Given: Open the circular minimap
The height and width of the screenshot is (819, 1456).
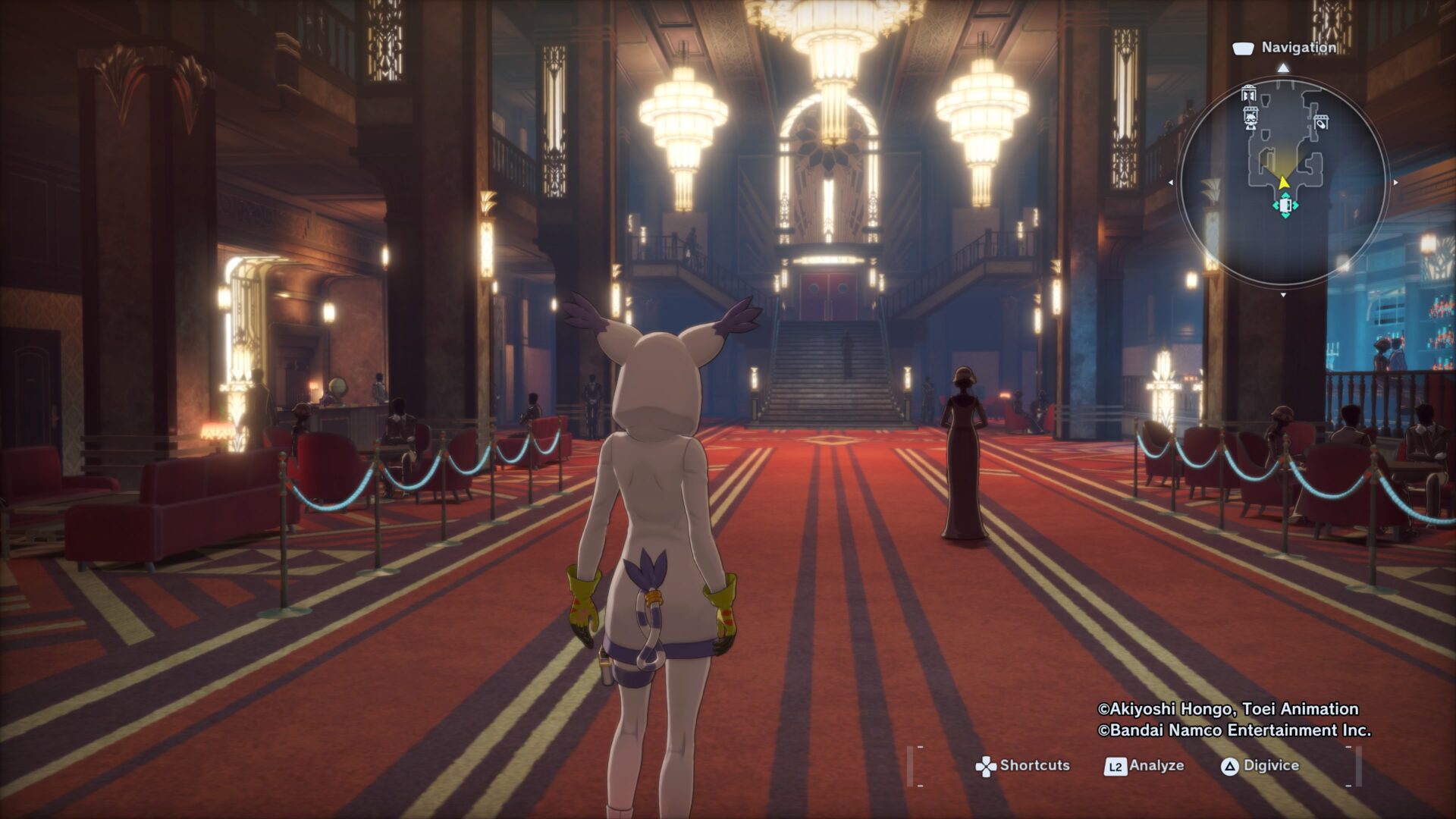Looking at the screenshot, I should point(1283,180).
